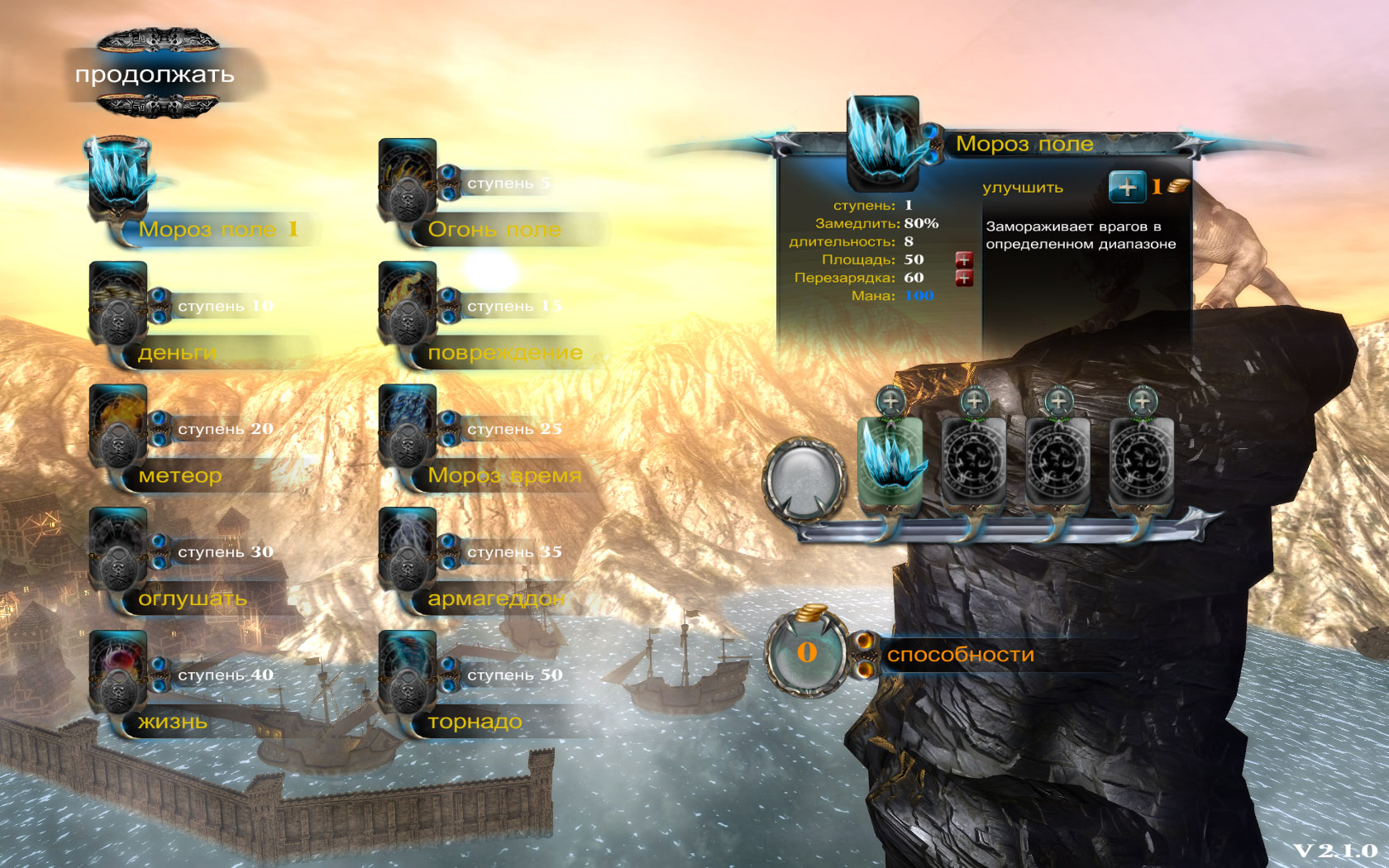Increase the Площадь area stat

964,260
